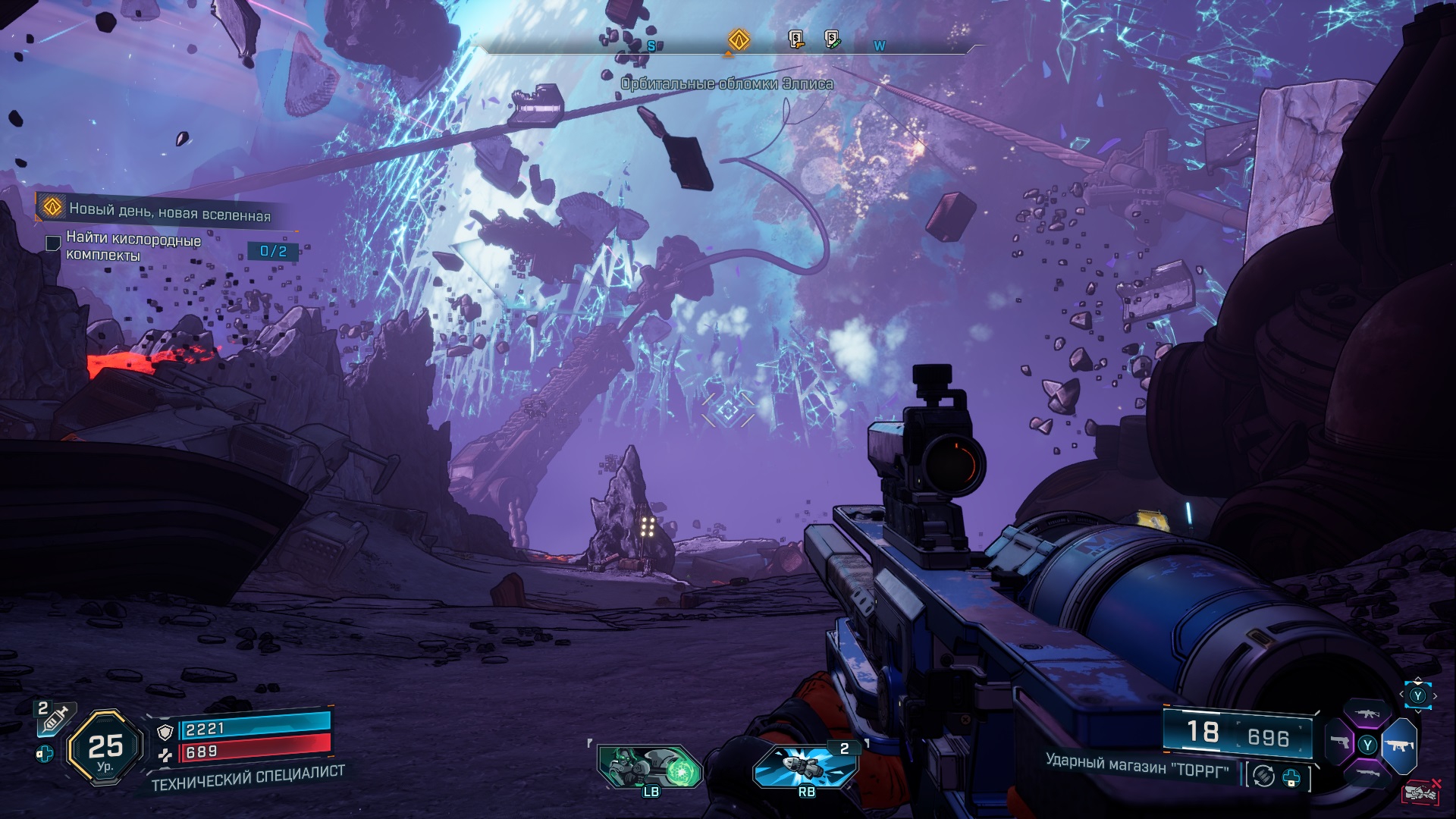Use the repair kit syringe slot
This screenshot has height=819, width=1456.
click(x=55, y=718)
